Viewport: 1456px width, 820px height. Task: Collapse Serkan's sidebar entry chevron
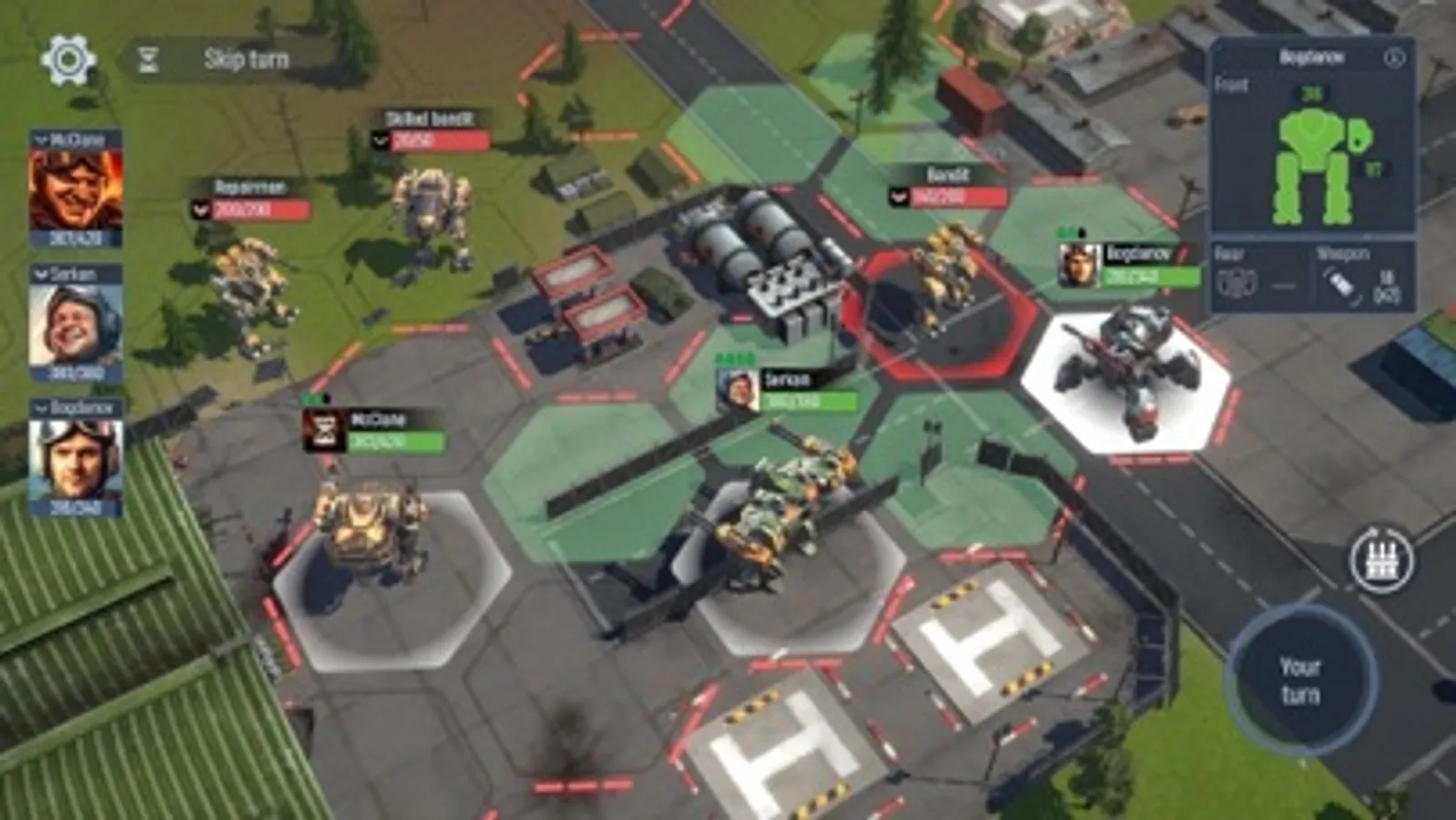40,272
